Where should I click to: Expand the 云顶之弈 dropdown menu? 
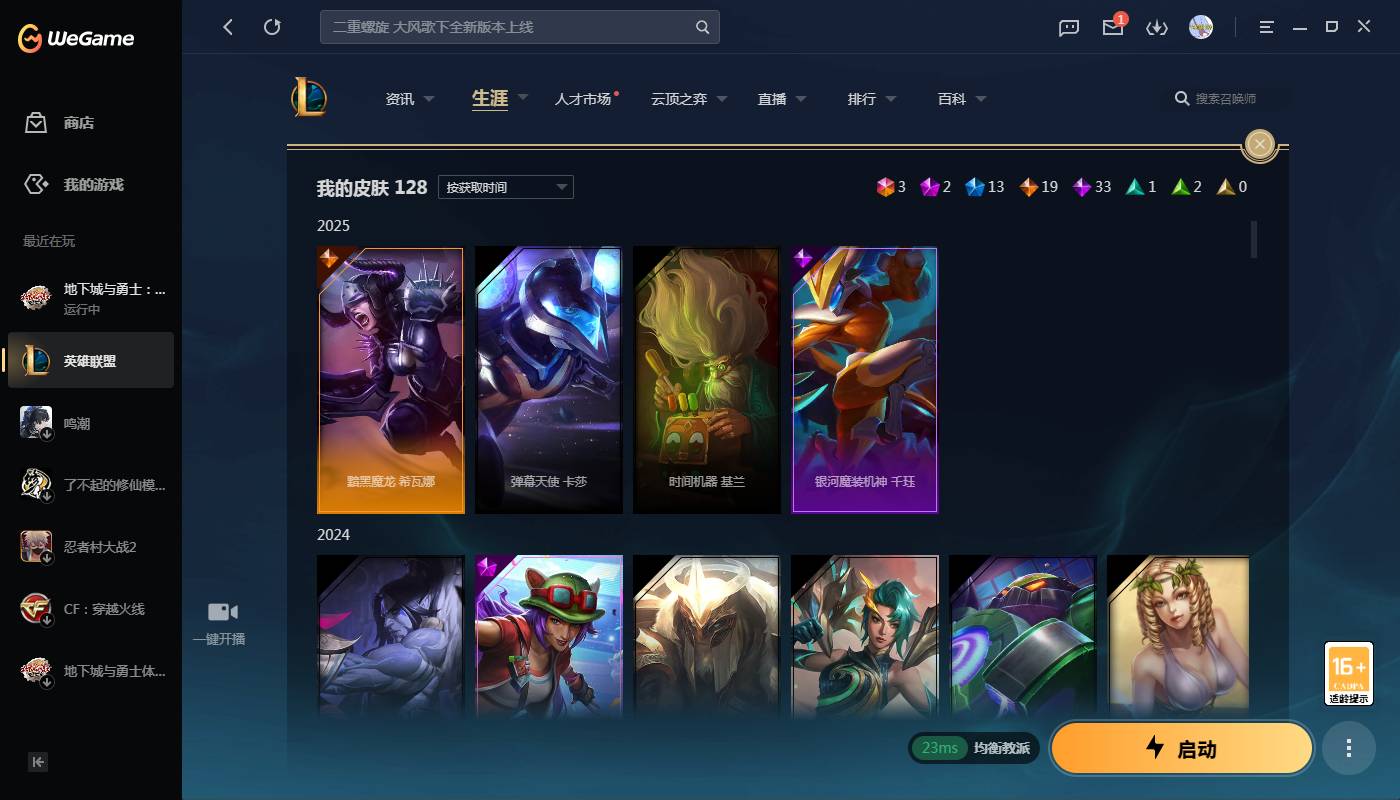pyautogui.click(x=688, y=98)
